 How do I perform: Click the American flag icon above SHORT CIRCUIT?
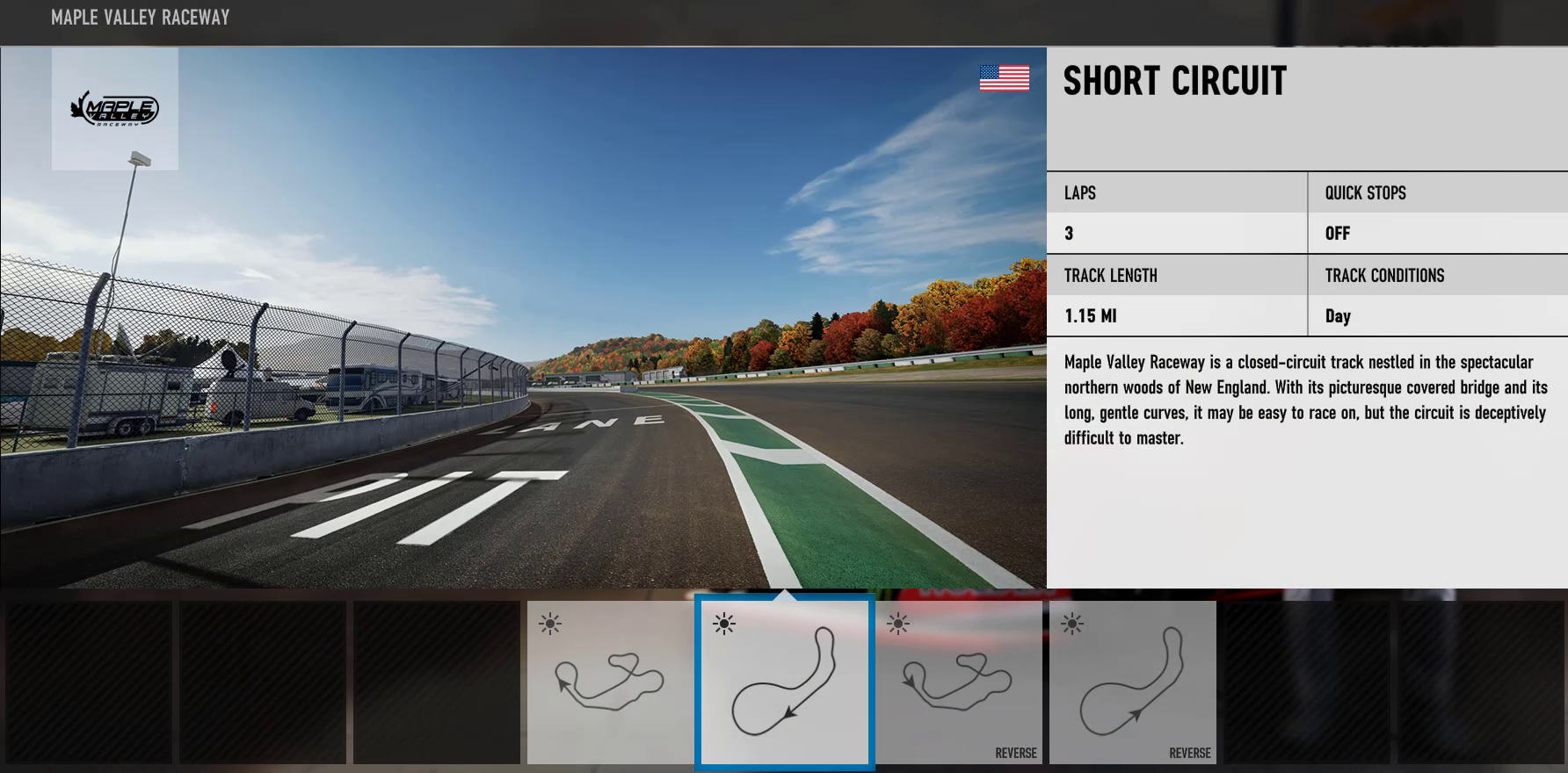tap(1003, 79)
